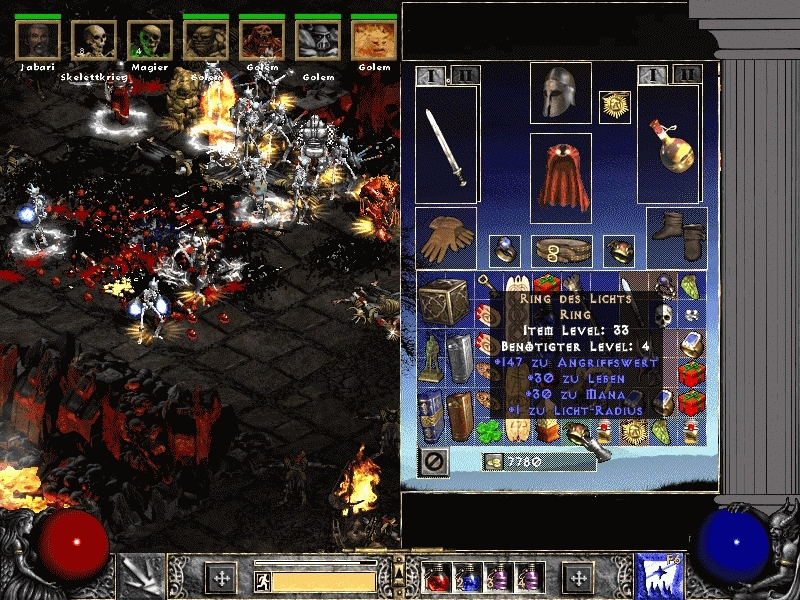The height and width of the screenshot is (600, 800).
Task: Select the golden sun amulet slot
Action: click(x=614, y=107)
